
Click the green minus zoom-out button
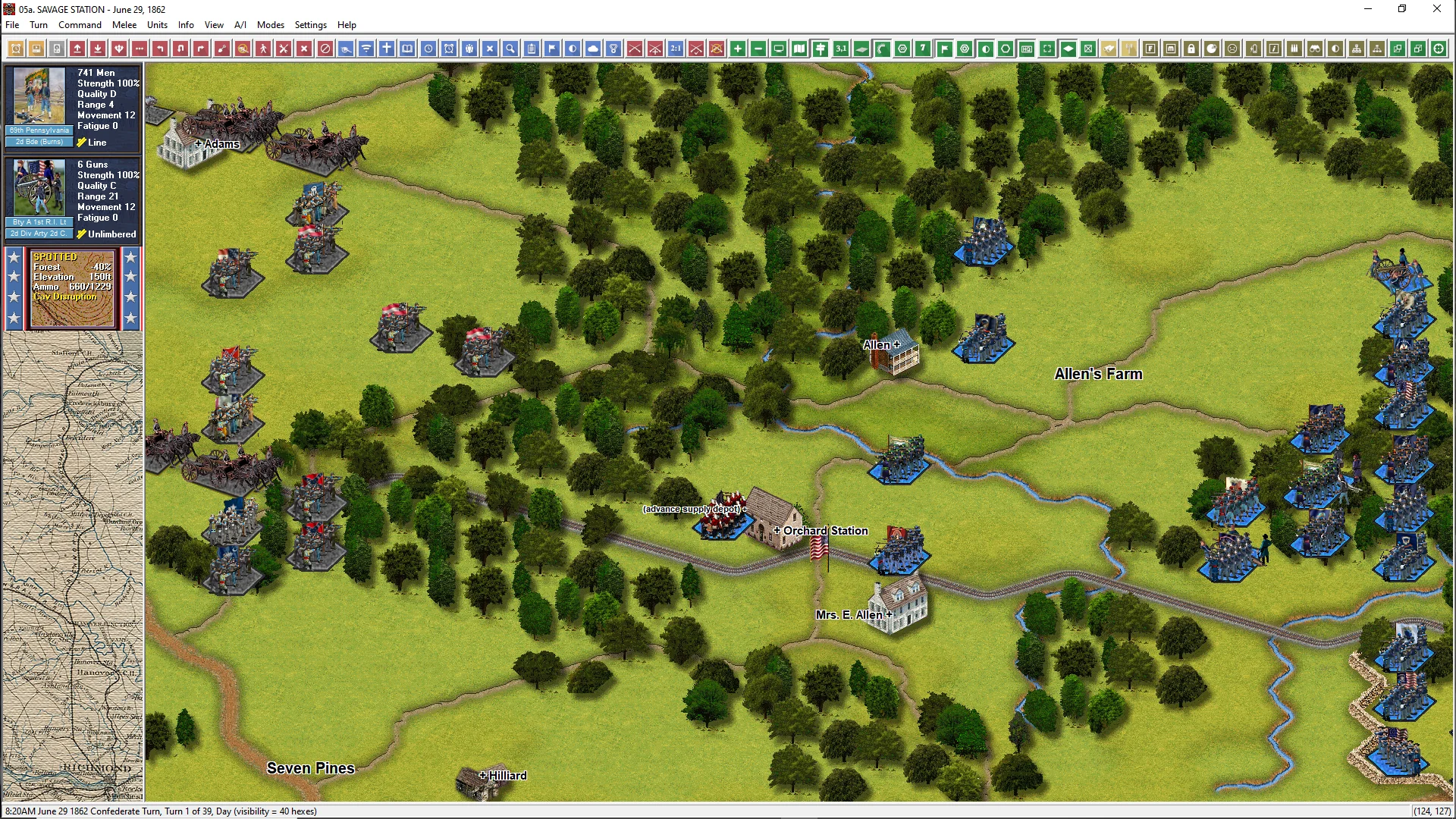pos(758,49)
